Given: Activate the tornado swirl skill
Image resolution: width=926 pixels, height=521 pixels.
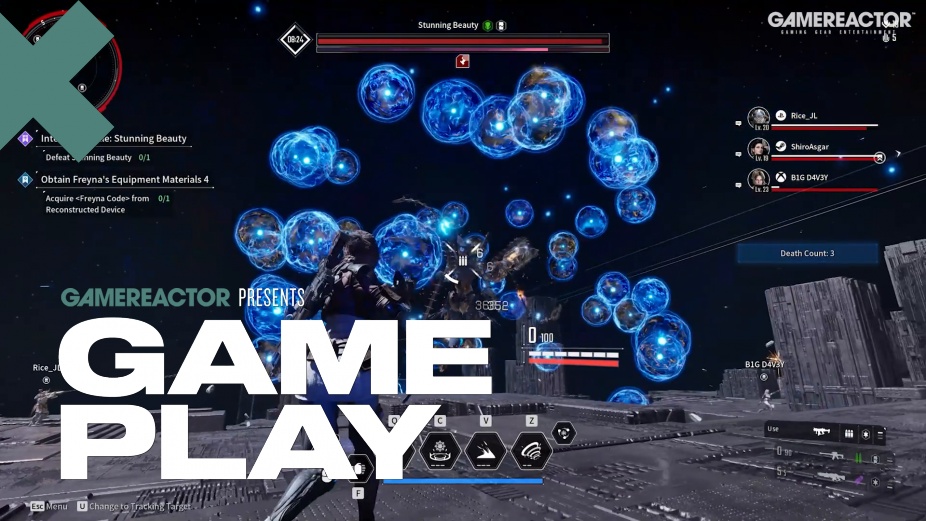Looking at the screenshot, I should coord(531,451).
